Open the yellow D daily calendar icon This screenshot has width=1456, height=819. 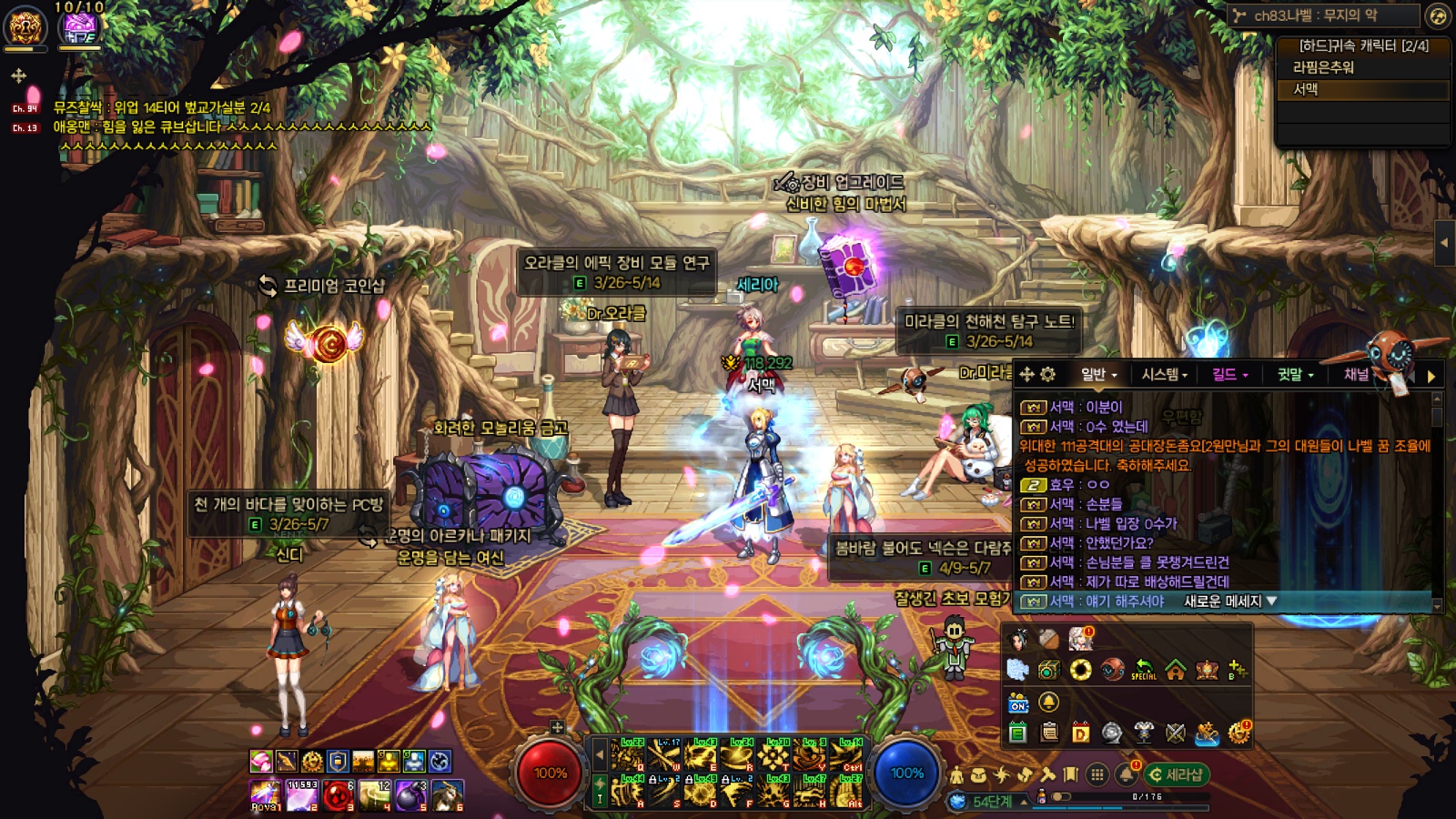click(x=1080, y=733)
